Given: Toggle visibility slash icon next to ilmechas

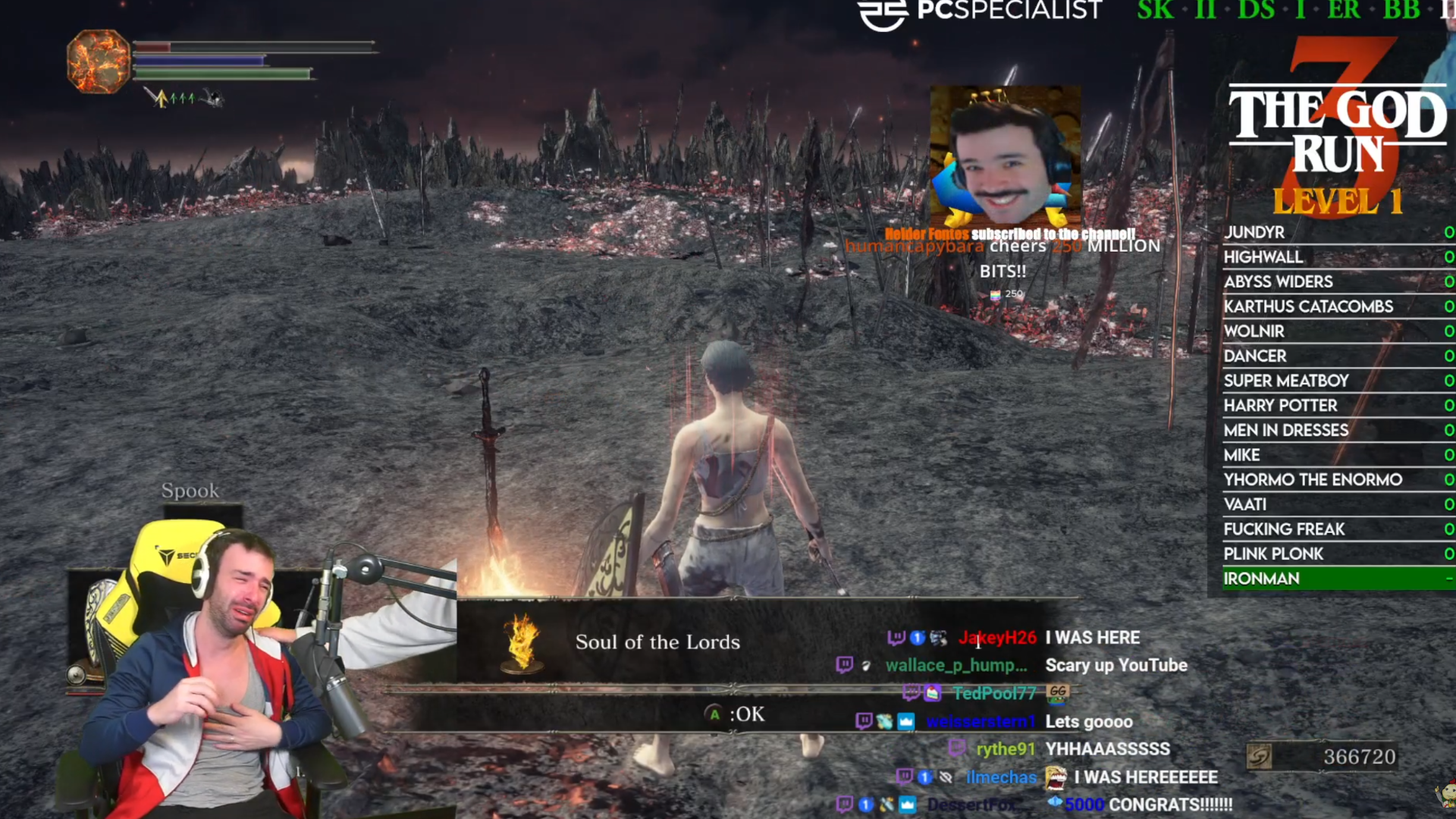Looking at the screenshot, I should click(946, 778).
